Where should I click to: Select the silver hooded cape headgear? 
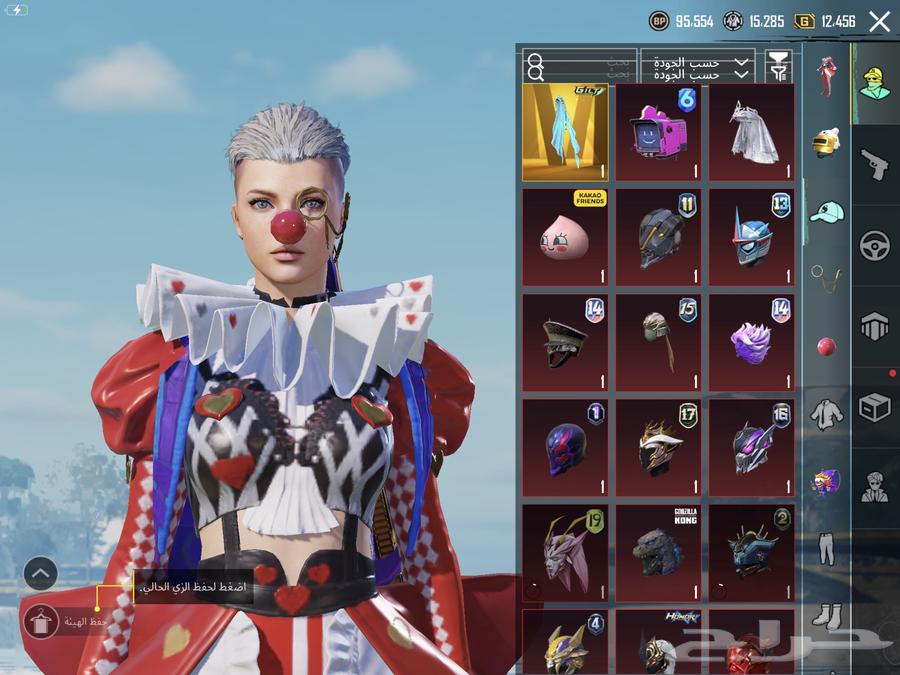pos(751,132)
